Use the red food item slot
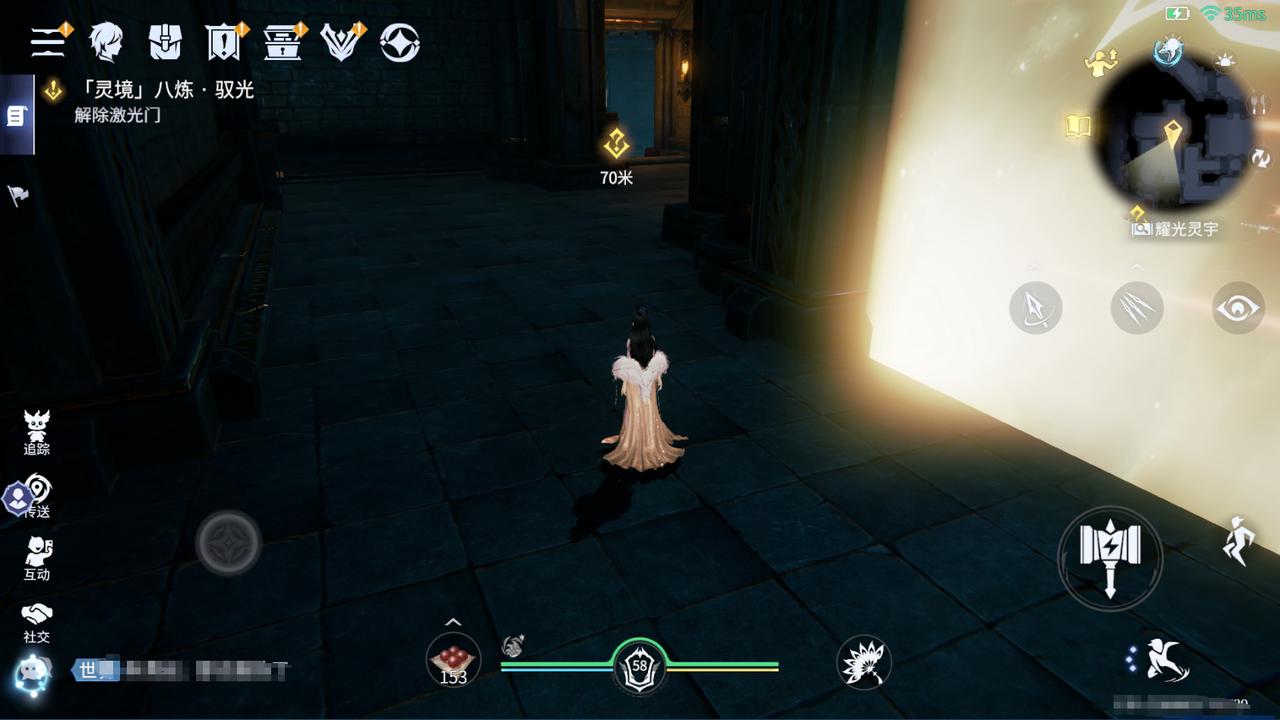1280x720 pixels. (x=453, y=660)
